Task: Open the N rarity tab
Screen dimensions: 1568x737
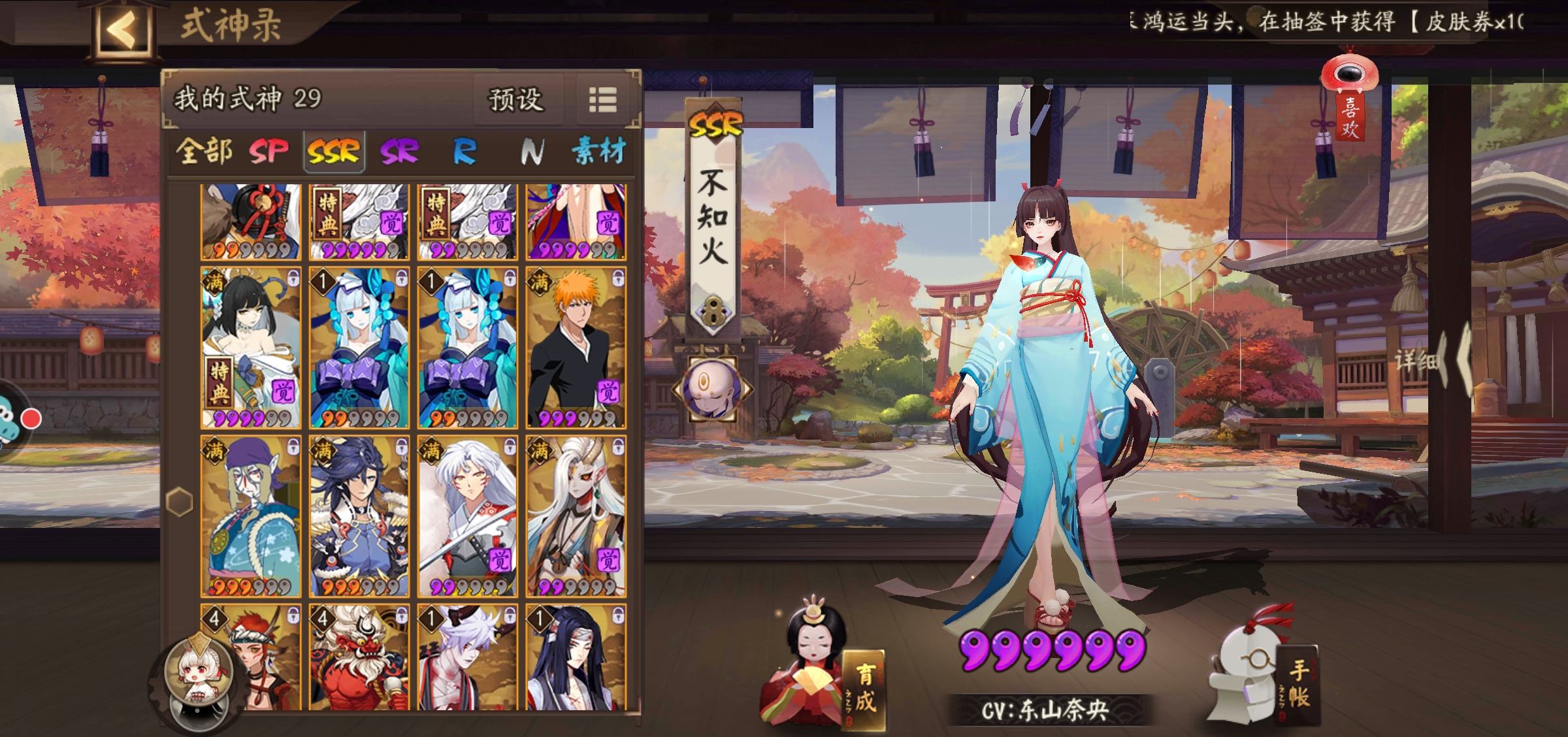Action: click(532, 152)
